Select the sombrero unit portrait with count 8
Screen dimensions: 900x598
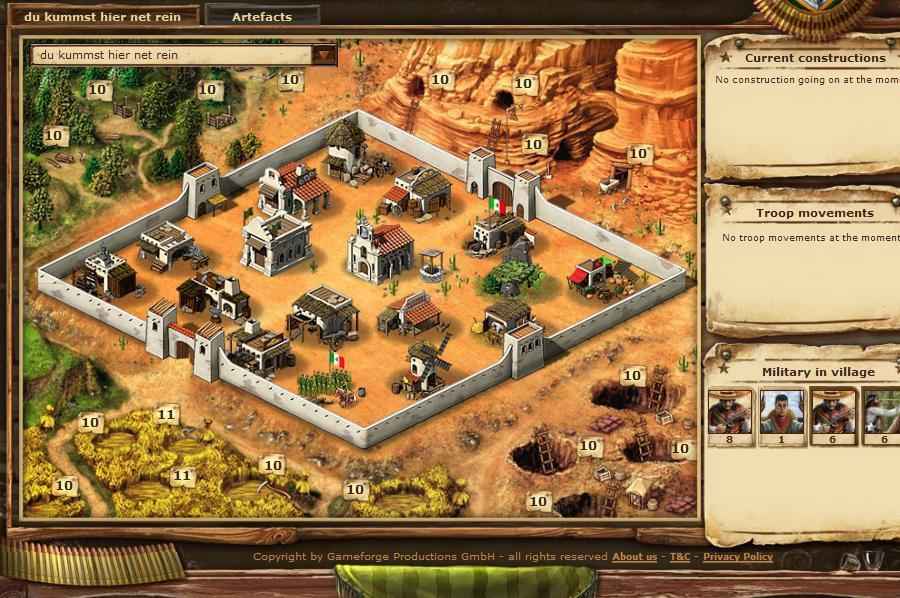[x=730, y=411]
